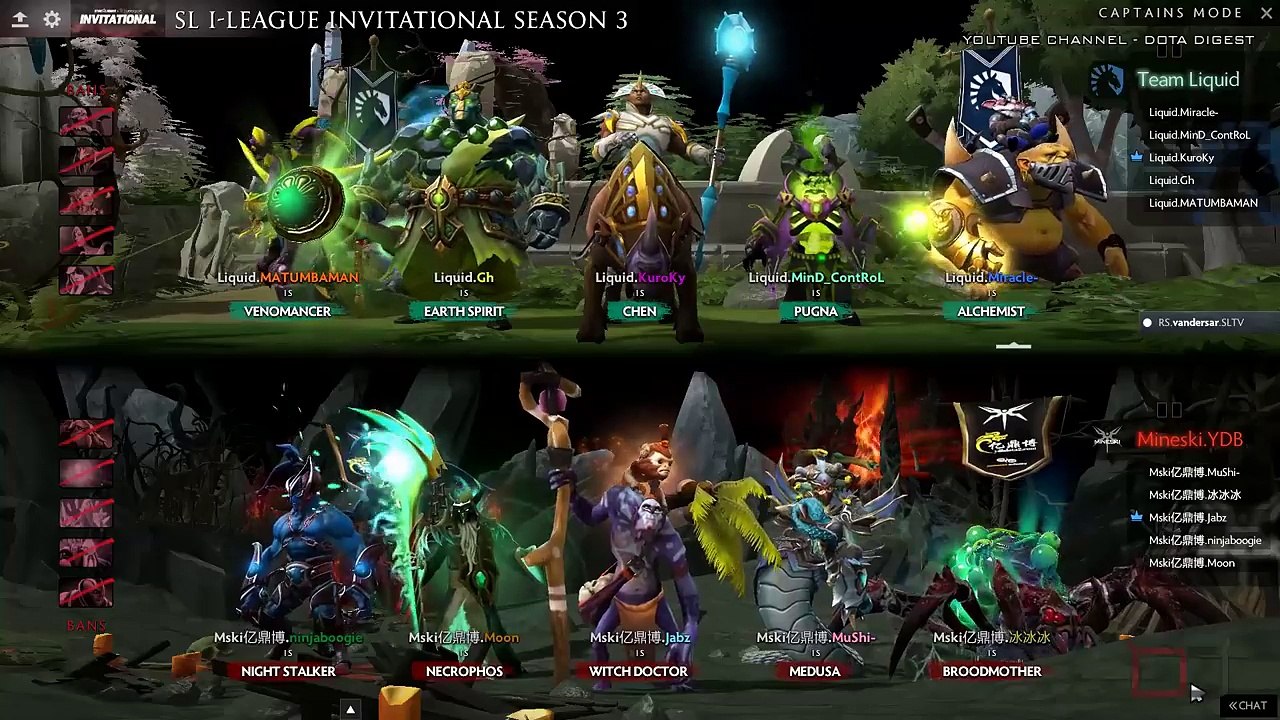1280x720 pixels.
Task: Select the Alchemist hero label
Action: click(x=991, y=311)
